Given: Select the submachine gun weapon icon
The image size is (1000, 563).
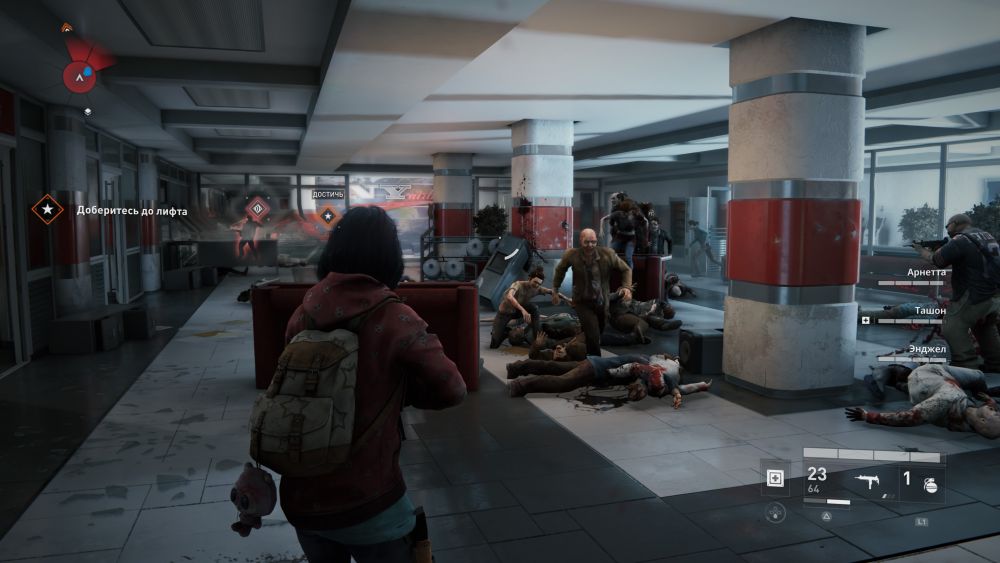Looking at the screenshot, I should (868, 481).
